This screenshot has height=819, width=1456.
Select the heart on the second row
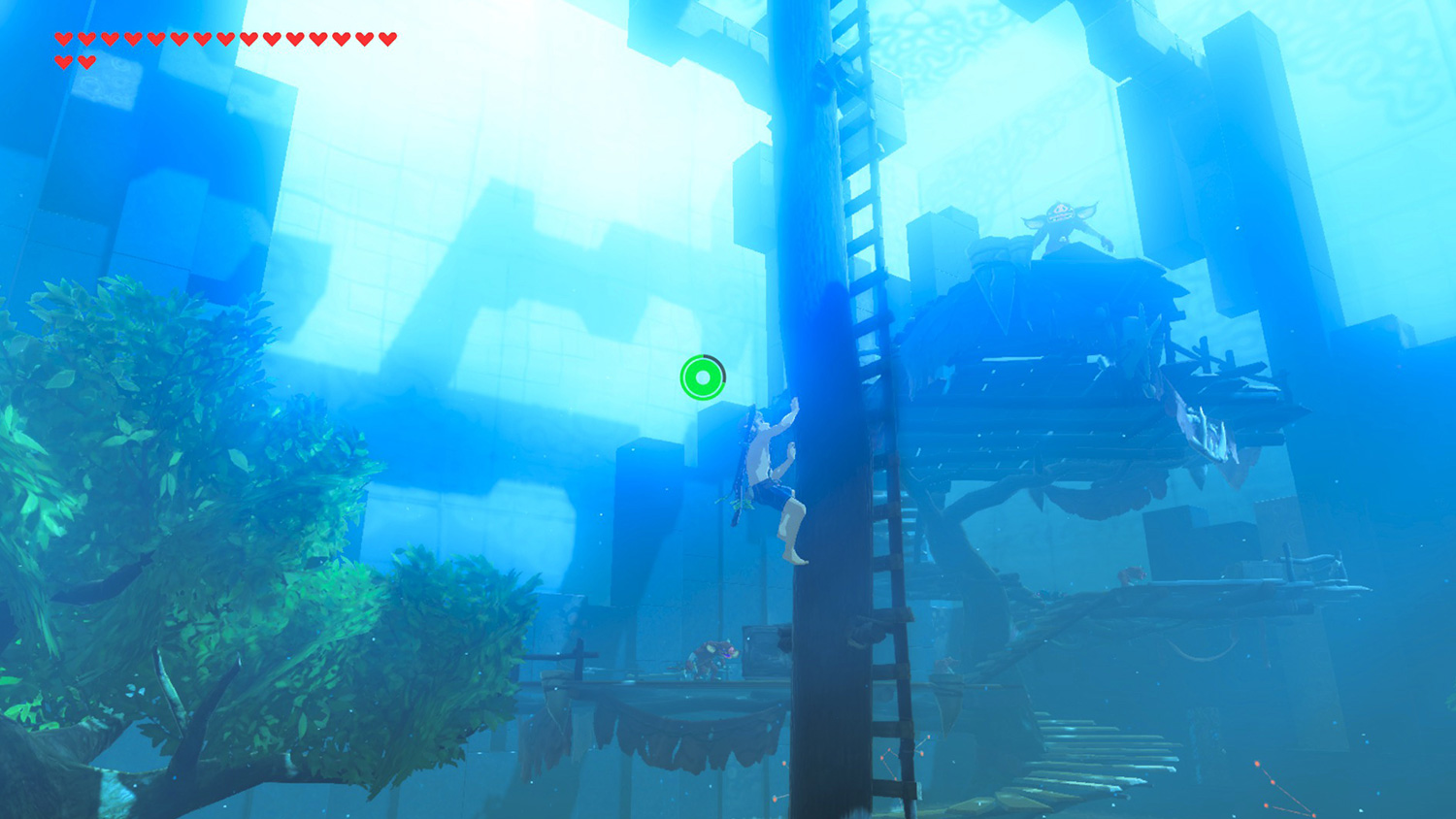coord(63,60)
